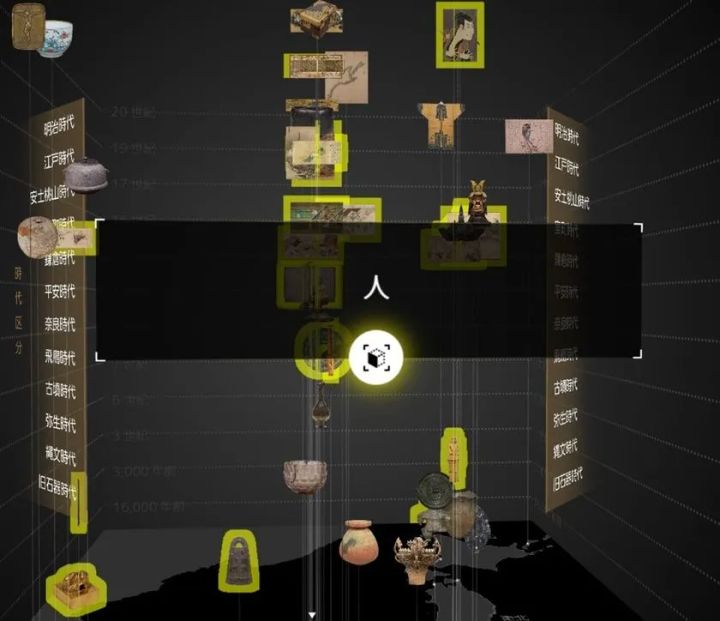Open the 3D cube view button
This screenshot has width=720, height=621.
[376, 357]
